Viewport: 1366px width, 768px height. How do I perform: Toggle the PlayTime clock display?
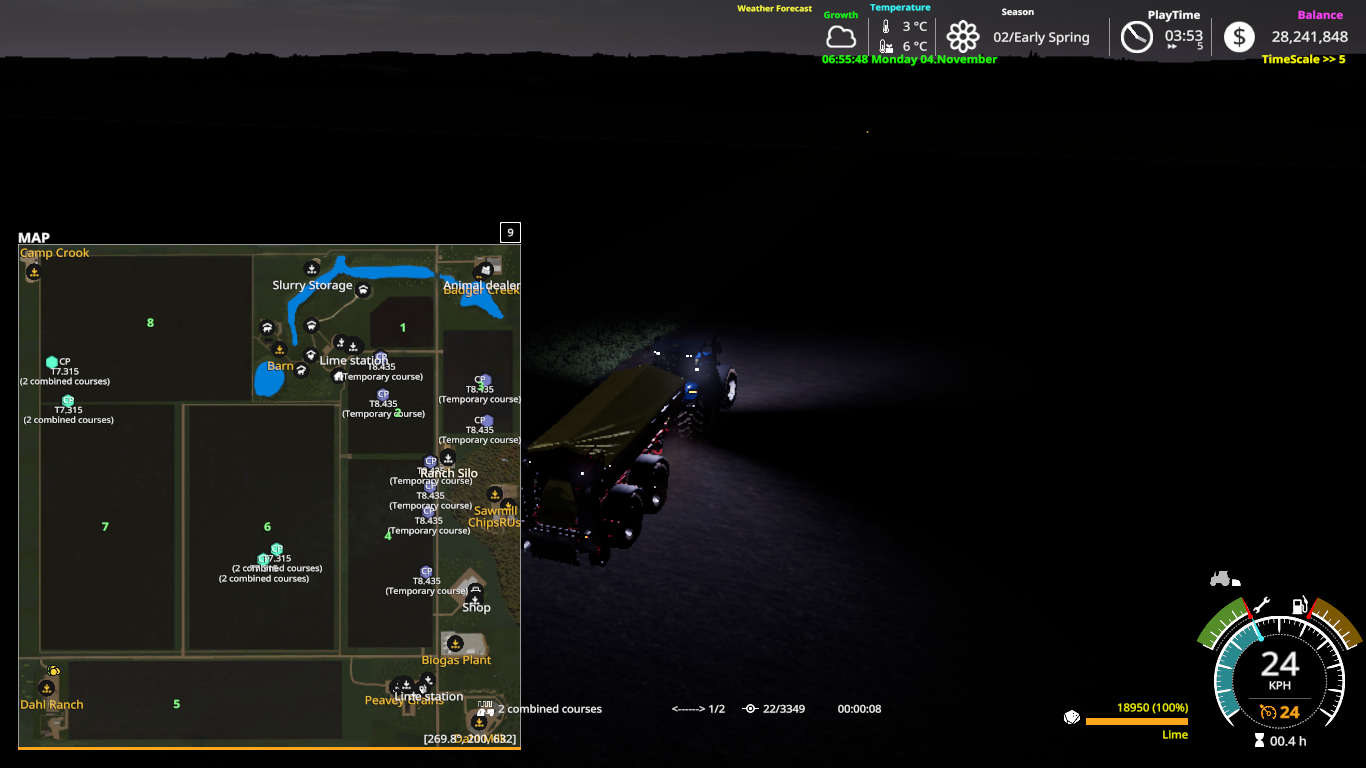(1137, 37)
